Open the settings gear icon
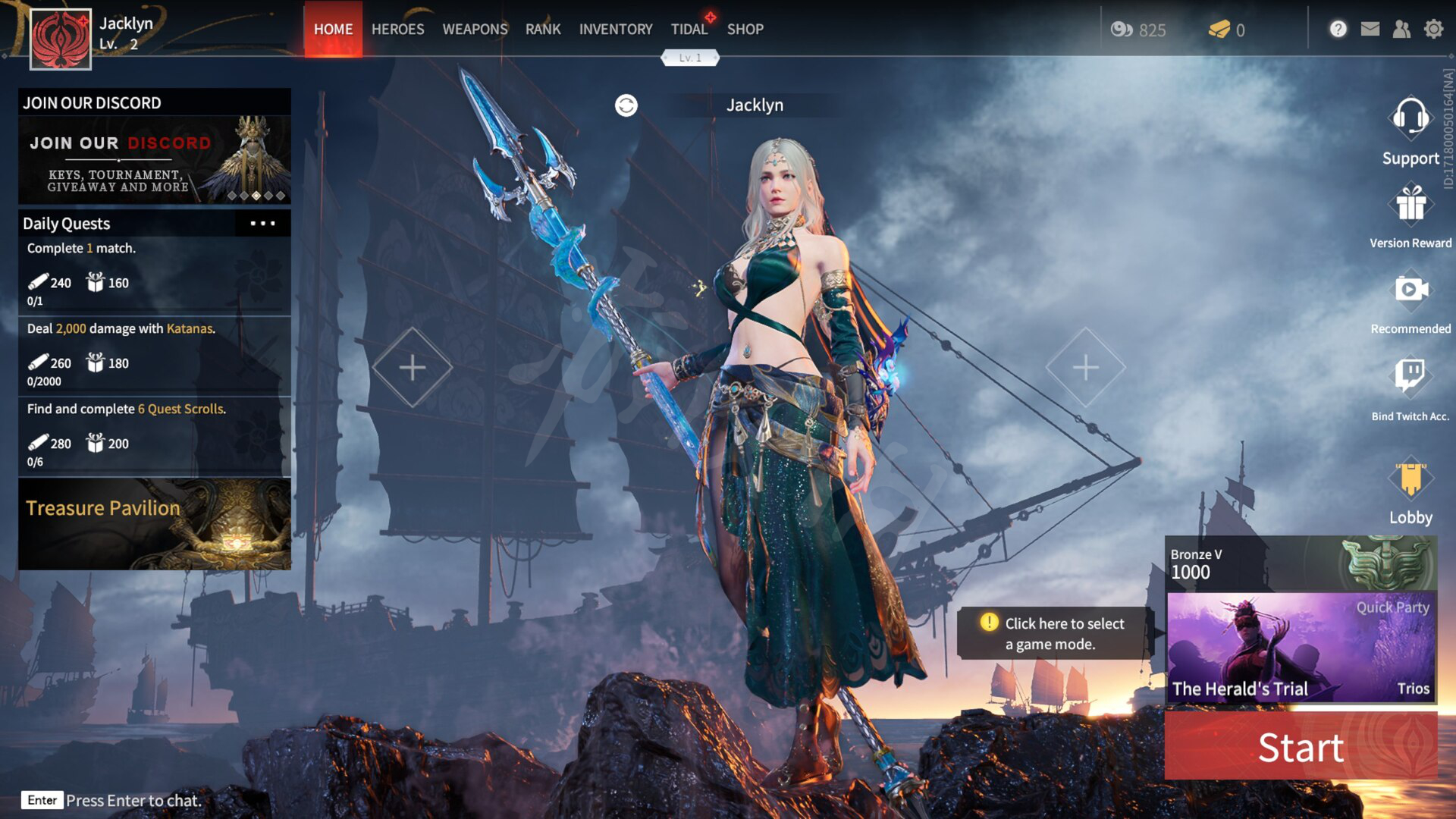 1433,30
